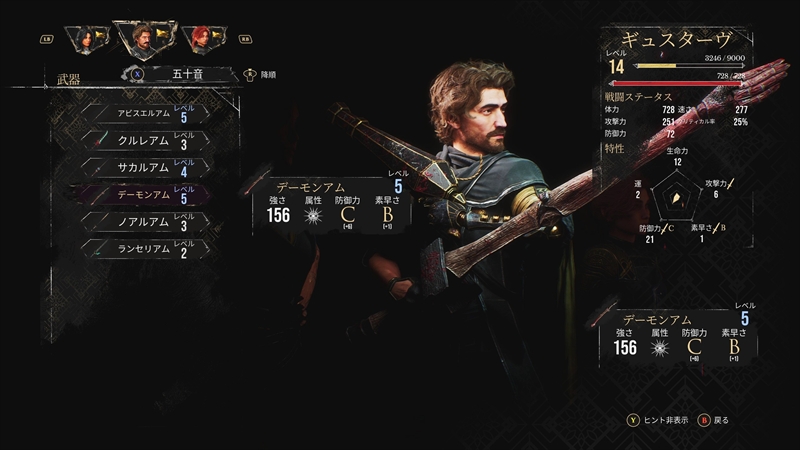
Task: Pick サカルアム from the weapon list
Action: (x=149, y=168)
